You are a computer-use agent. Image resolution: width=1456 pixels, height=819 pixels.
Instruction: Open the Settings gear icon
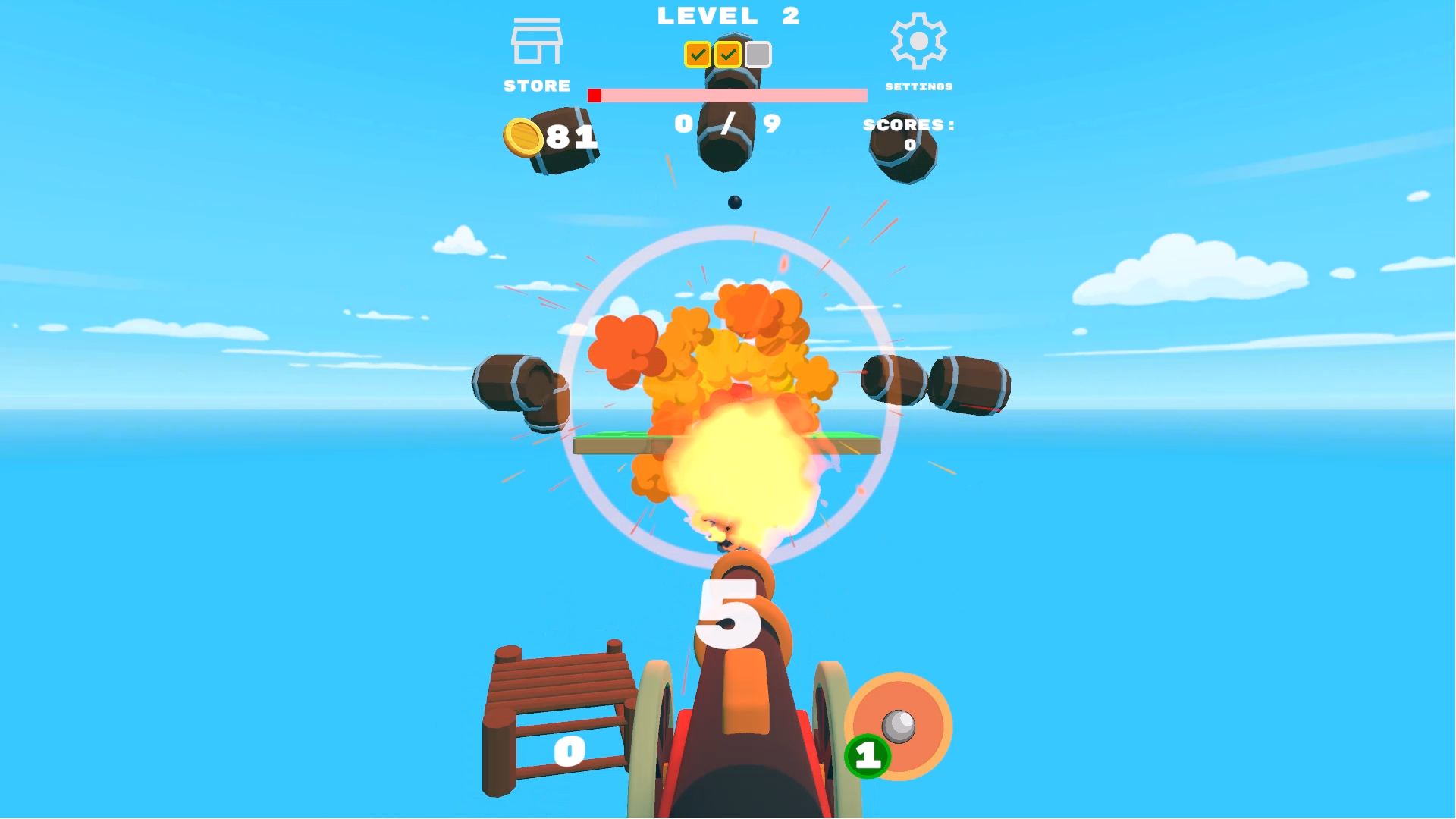918,42
